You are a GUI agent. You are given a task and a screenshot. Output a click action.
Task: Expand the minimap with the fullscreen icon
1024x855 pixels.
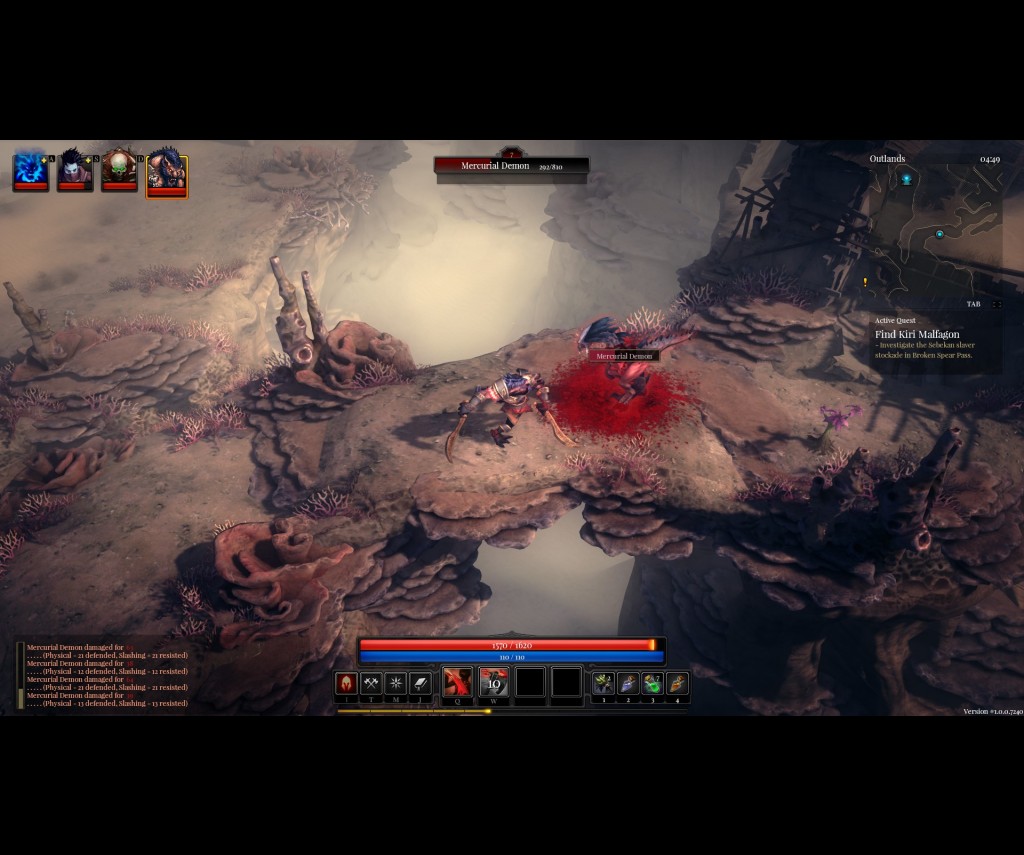[x=997, y=304]
